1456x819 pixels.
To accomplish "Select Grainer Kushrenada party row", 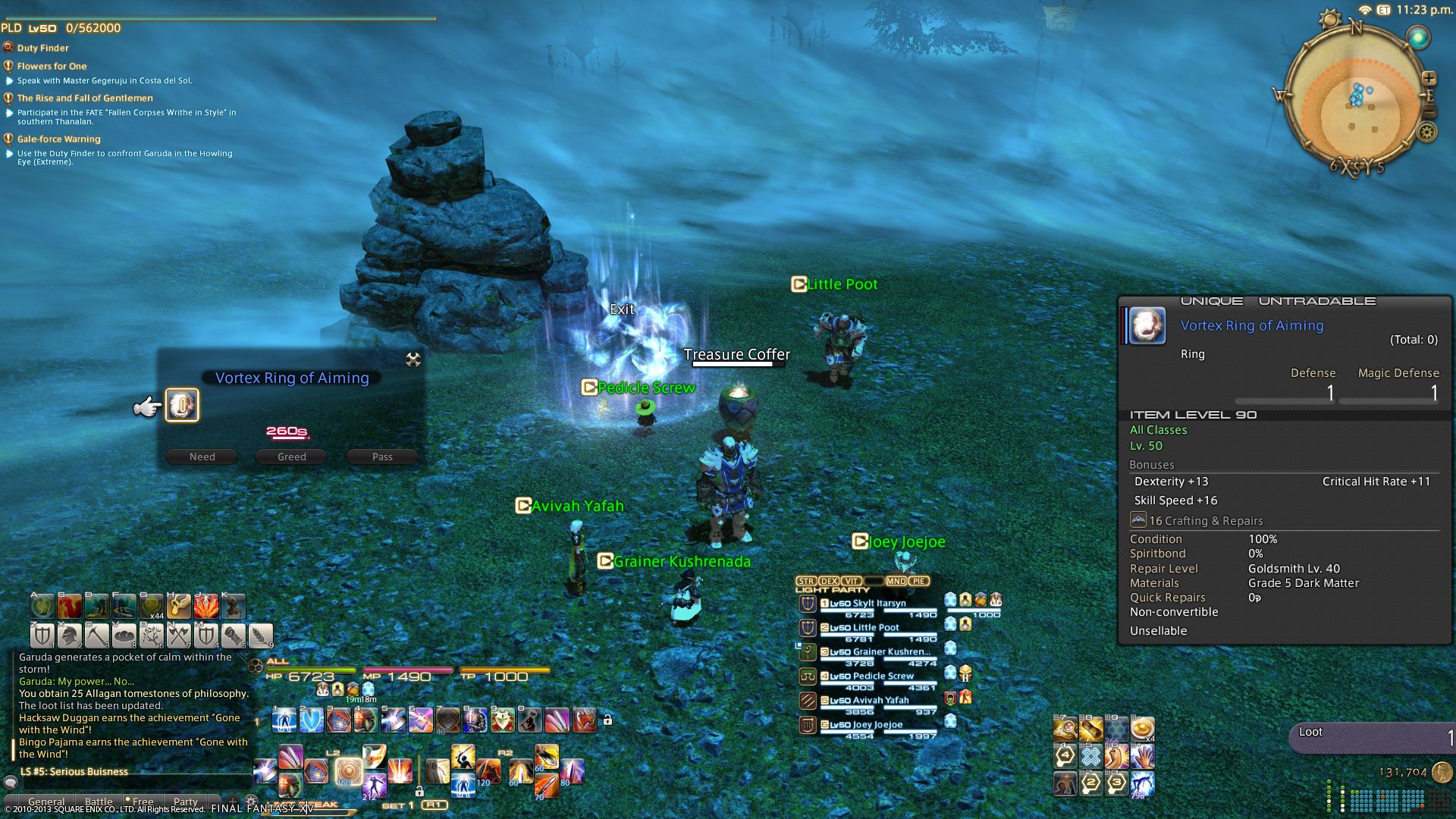I will tap(872, 652).
